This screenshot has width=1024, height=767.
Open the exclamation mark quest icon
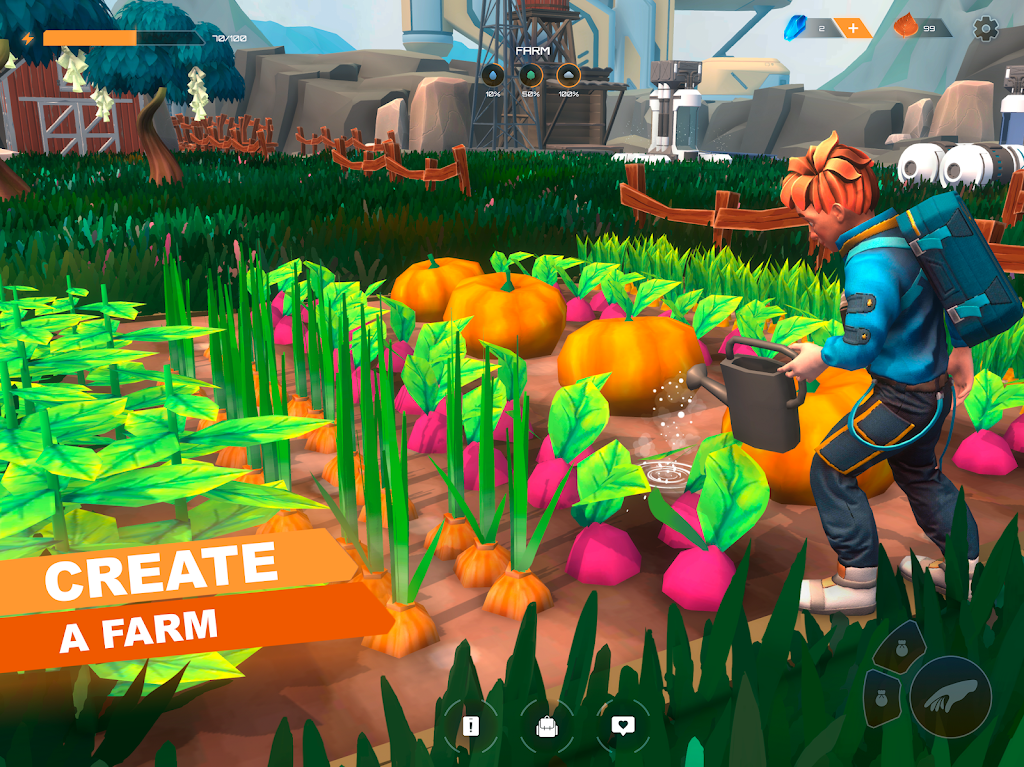tap(470, 727)
